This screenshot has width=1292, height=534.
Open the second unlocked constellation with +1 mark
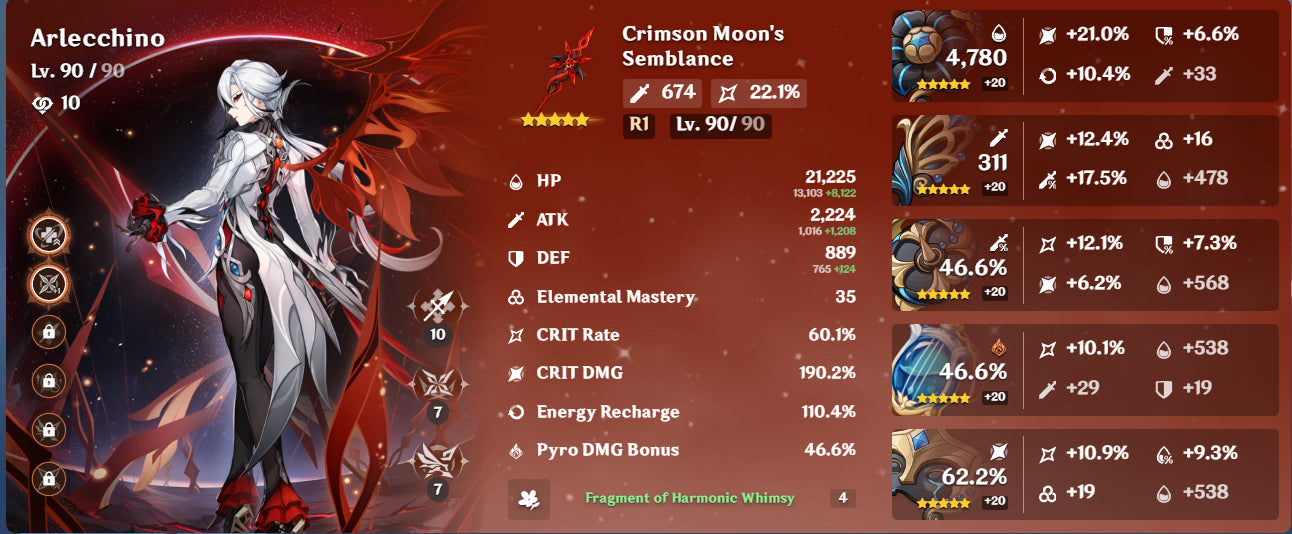tap(48, 283)
